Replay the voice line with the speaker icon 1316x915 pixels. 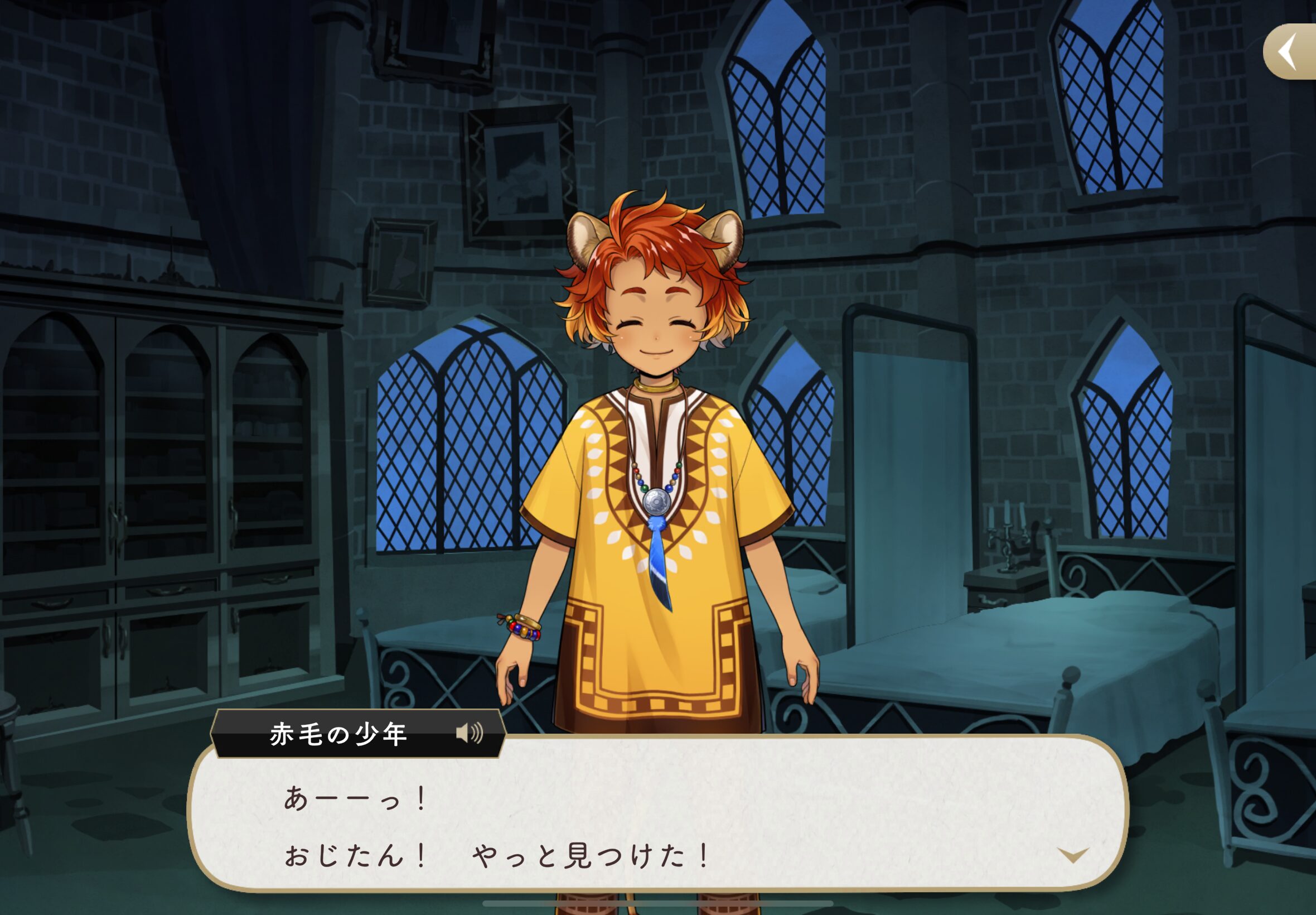coord(469,733)
